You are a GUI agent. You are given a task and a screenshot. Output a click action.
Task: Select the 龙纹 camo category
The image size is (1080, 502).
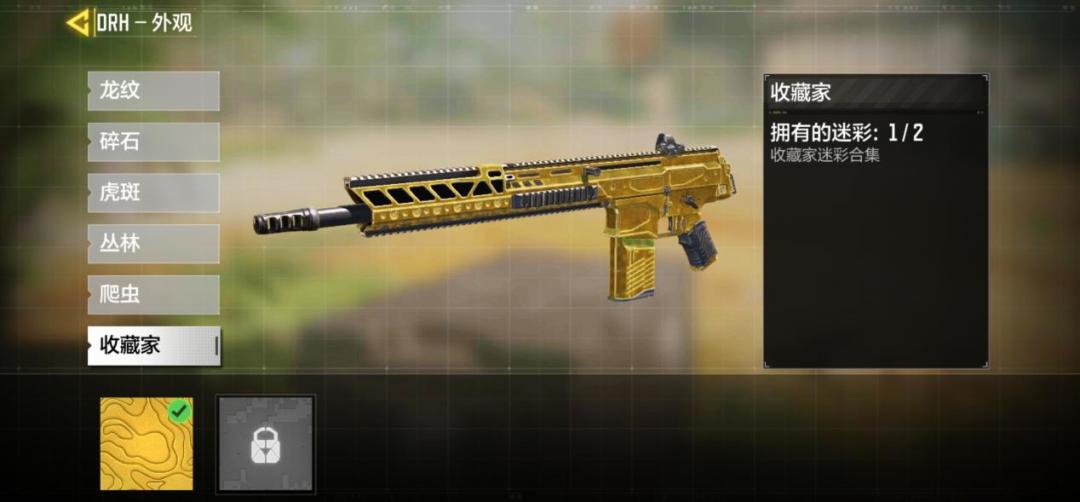coord(153,91)
